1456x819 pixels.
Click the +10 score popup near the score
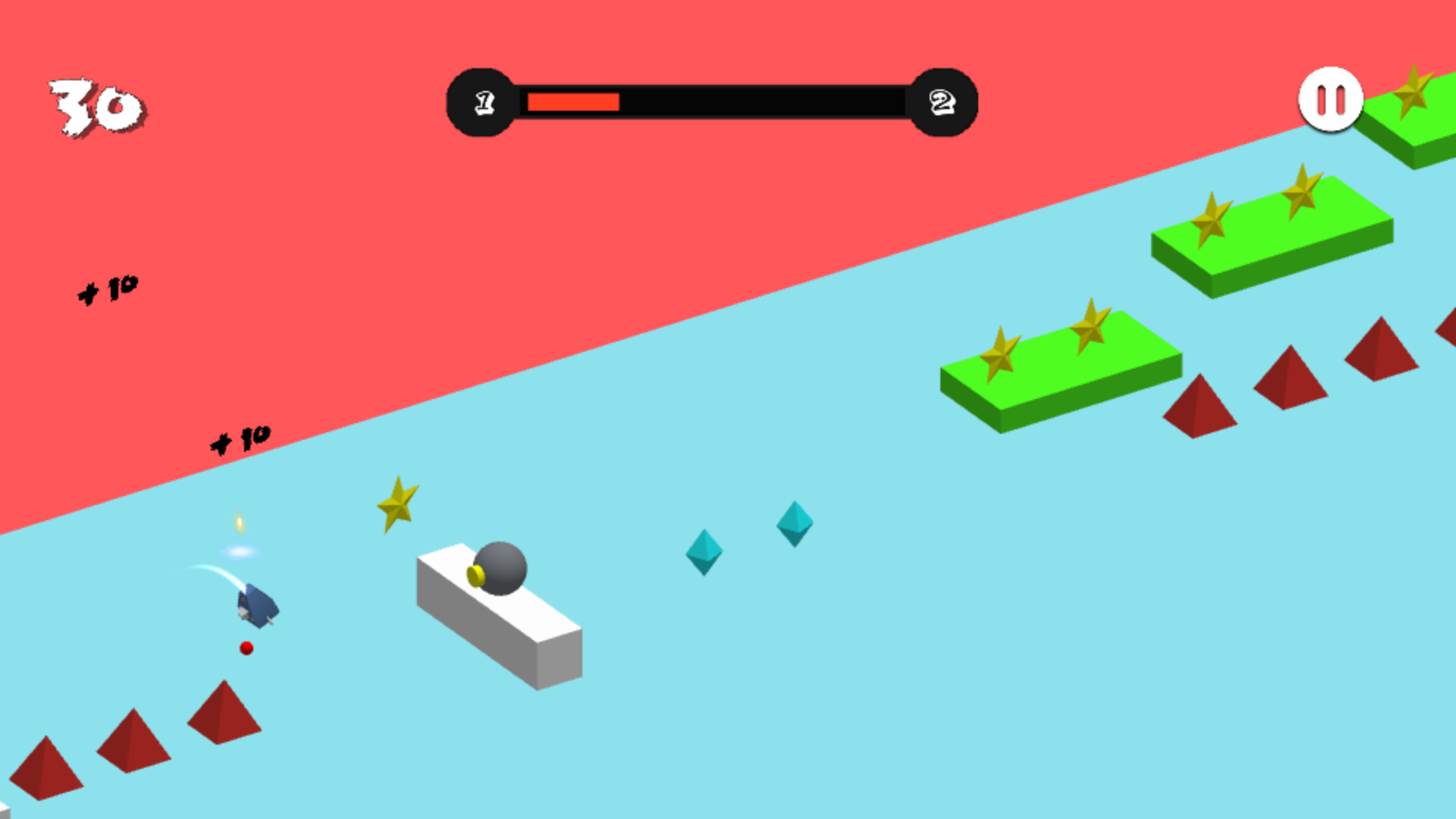108,287
